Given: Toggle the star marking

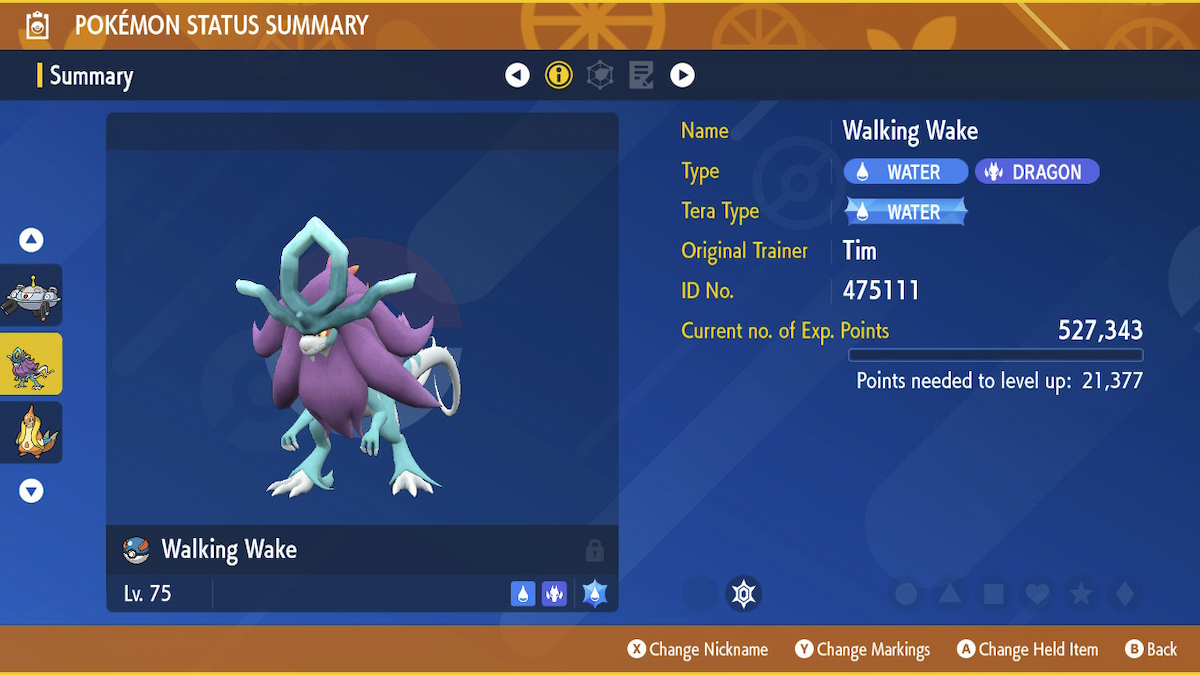Looking at the screenshot, I should click(x=1081, y=594).
